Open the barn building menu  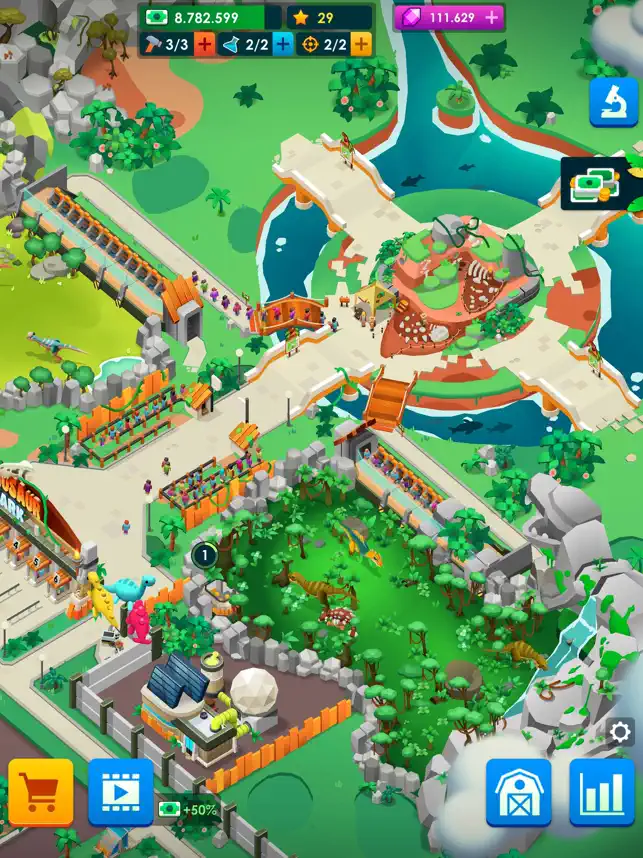(519, 792)
